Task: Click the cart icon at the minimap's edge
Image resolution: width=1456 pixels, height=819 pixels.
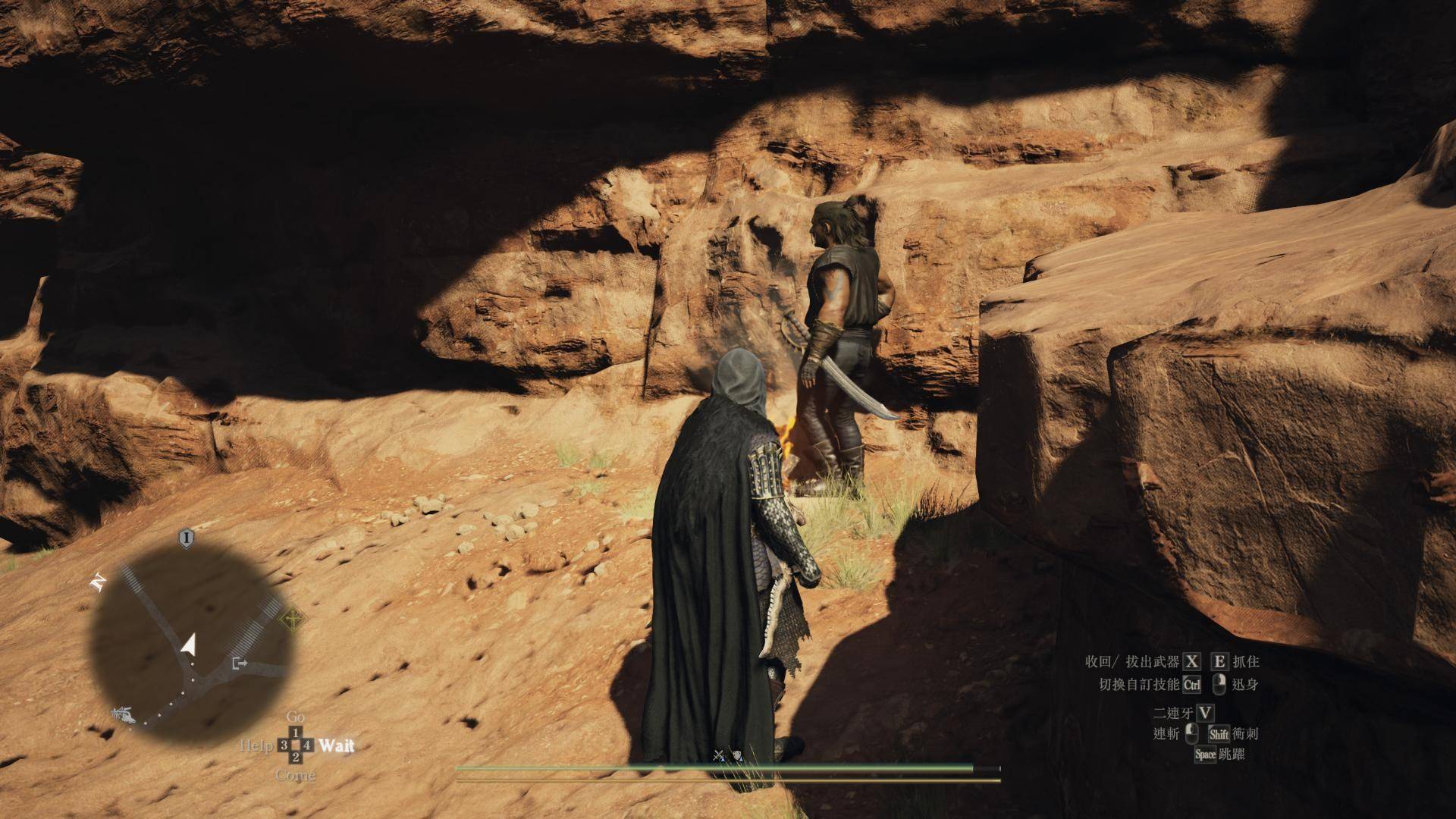Action: 121,714
